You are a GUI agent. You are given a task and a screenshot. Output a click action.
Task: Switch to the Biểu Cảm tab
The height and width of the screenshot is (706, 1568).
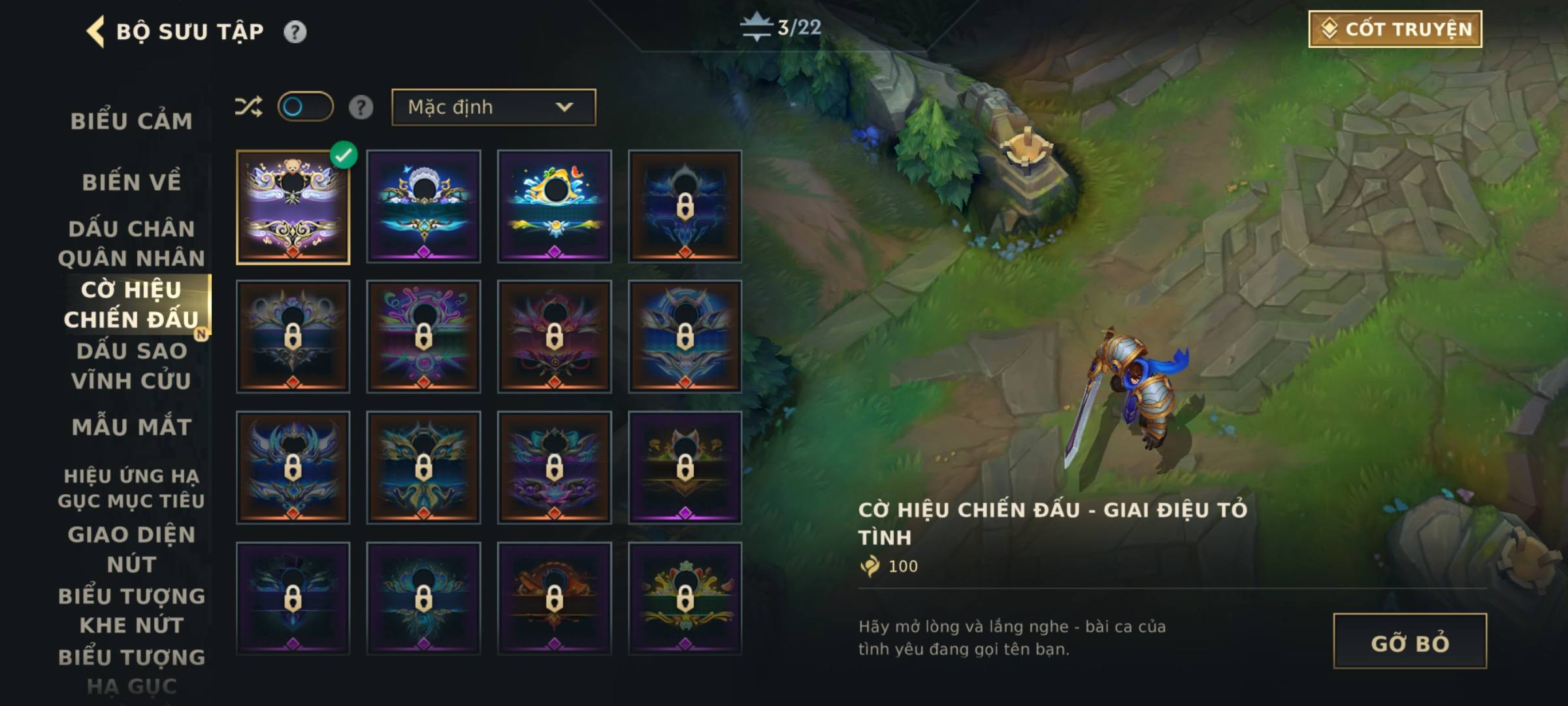(131, 122)
